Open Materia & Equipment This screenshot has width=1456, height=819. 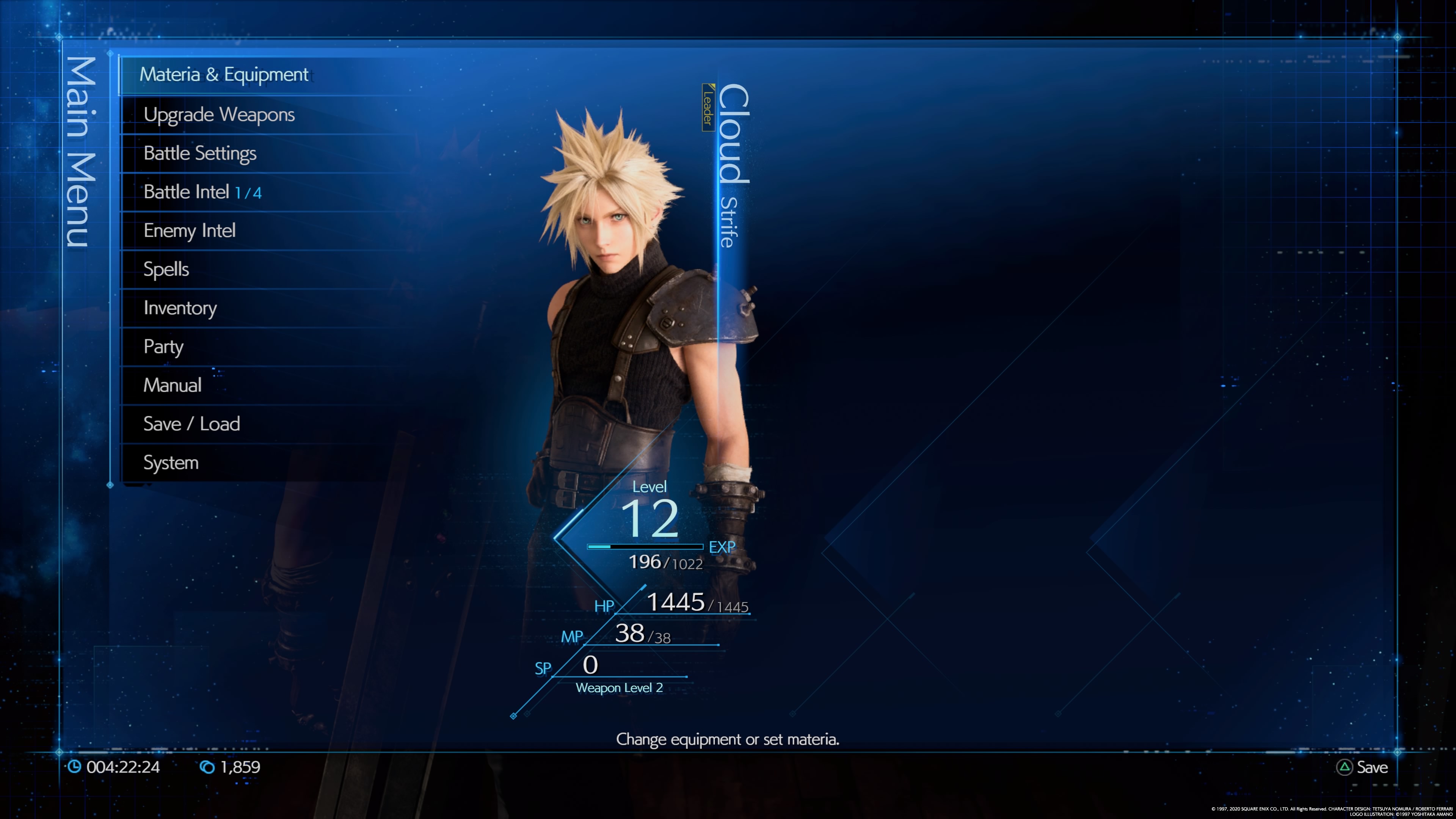pyautogui.click(x=224, y=75)
